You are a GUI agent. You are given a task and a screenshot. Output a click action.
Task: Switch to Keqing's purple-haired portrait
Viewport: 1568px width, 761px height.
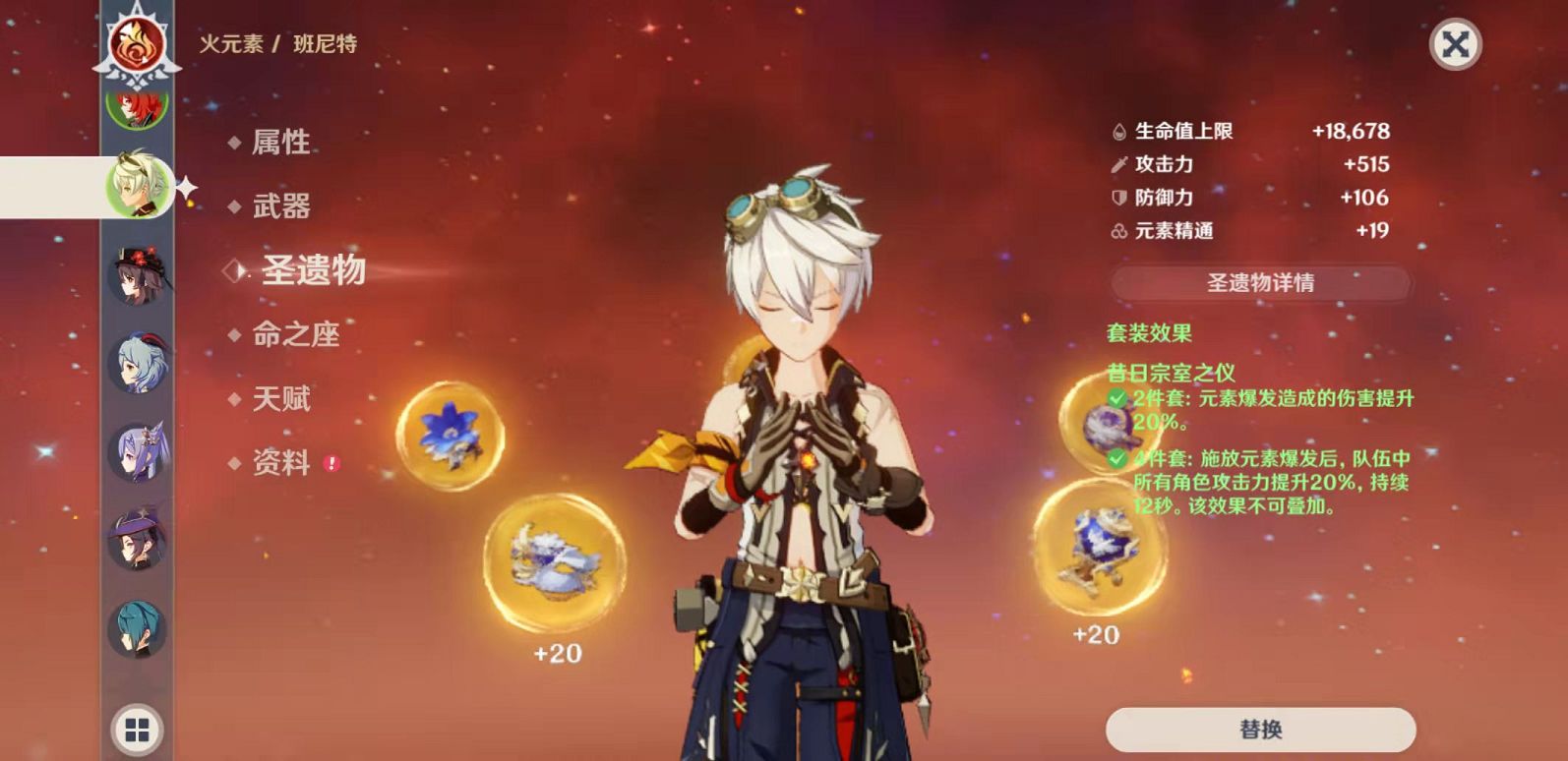click(x=138, y=452)
